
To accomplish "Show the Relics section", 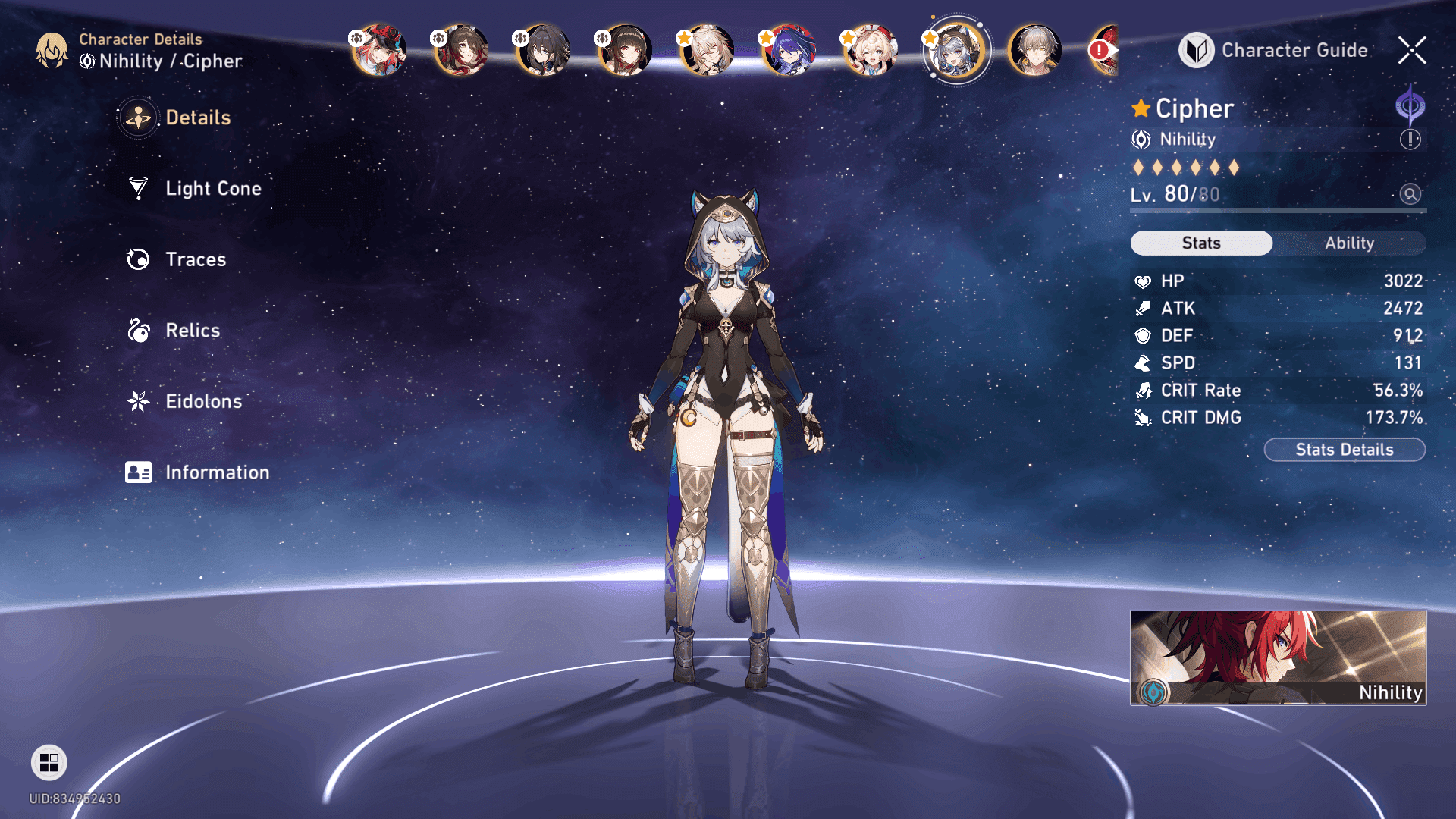I will [192, 331].
